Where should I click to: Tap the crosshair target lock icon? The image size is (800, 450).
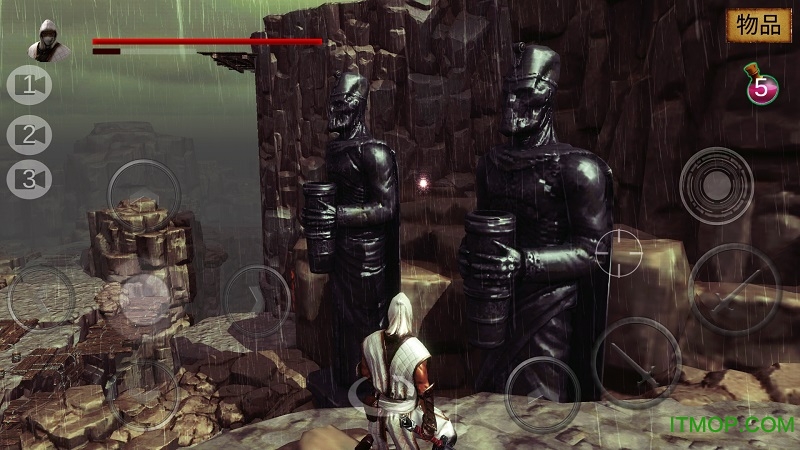pyautogui.click(x=619, y=252)
